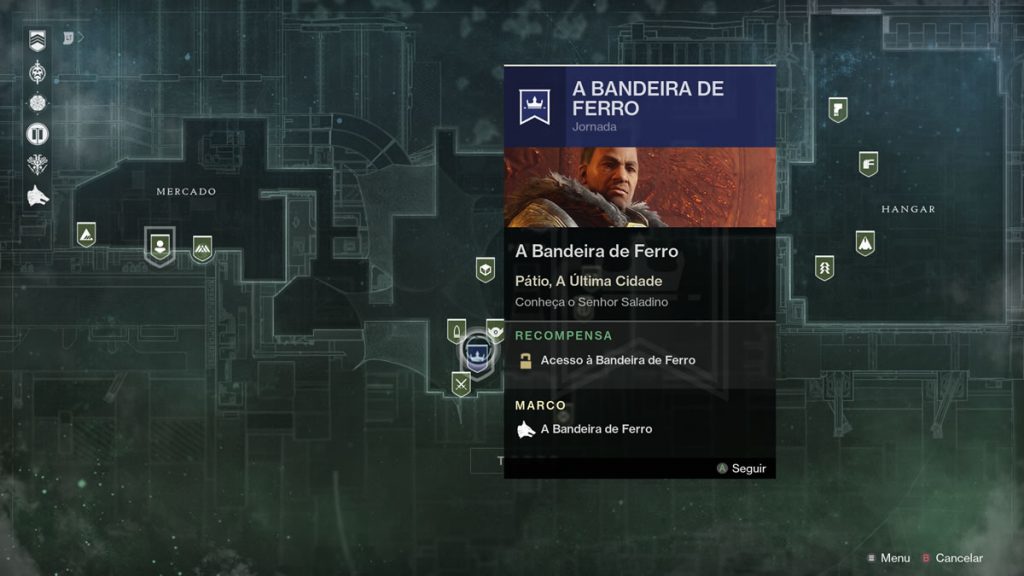This screenshot has height=576, width=1024.
Task: Select the Acesso à Bandeira de Ferro reward
Action: point(617,360)
